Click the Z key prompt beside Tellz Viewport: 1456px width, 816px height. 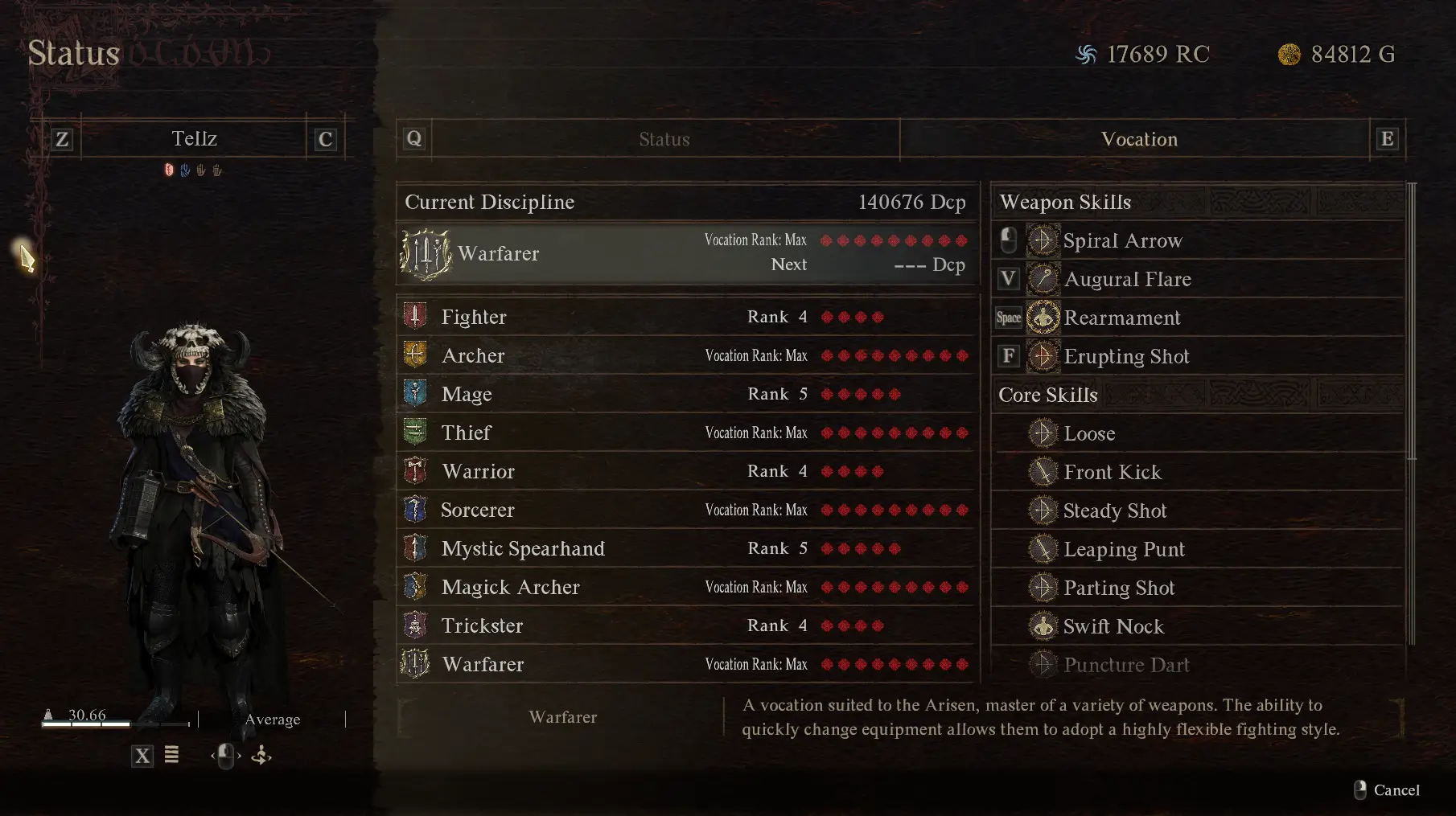point(62,138)
